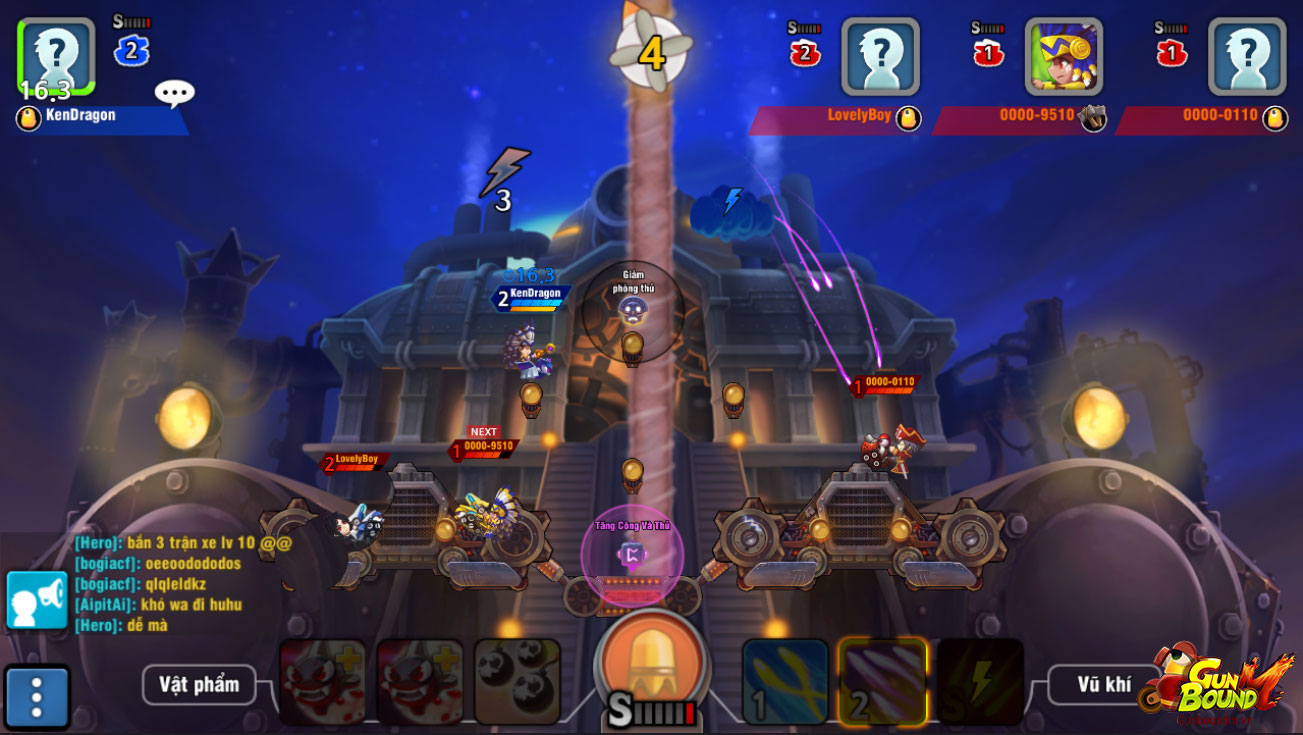
Task: Select the Vật phẩm items label
Action: [x=199, y=685]
